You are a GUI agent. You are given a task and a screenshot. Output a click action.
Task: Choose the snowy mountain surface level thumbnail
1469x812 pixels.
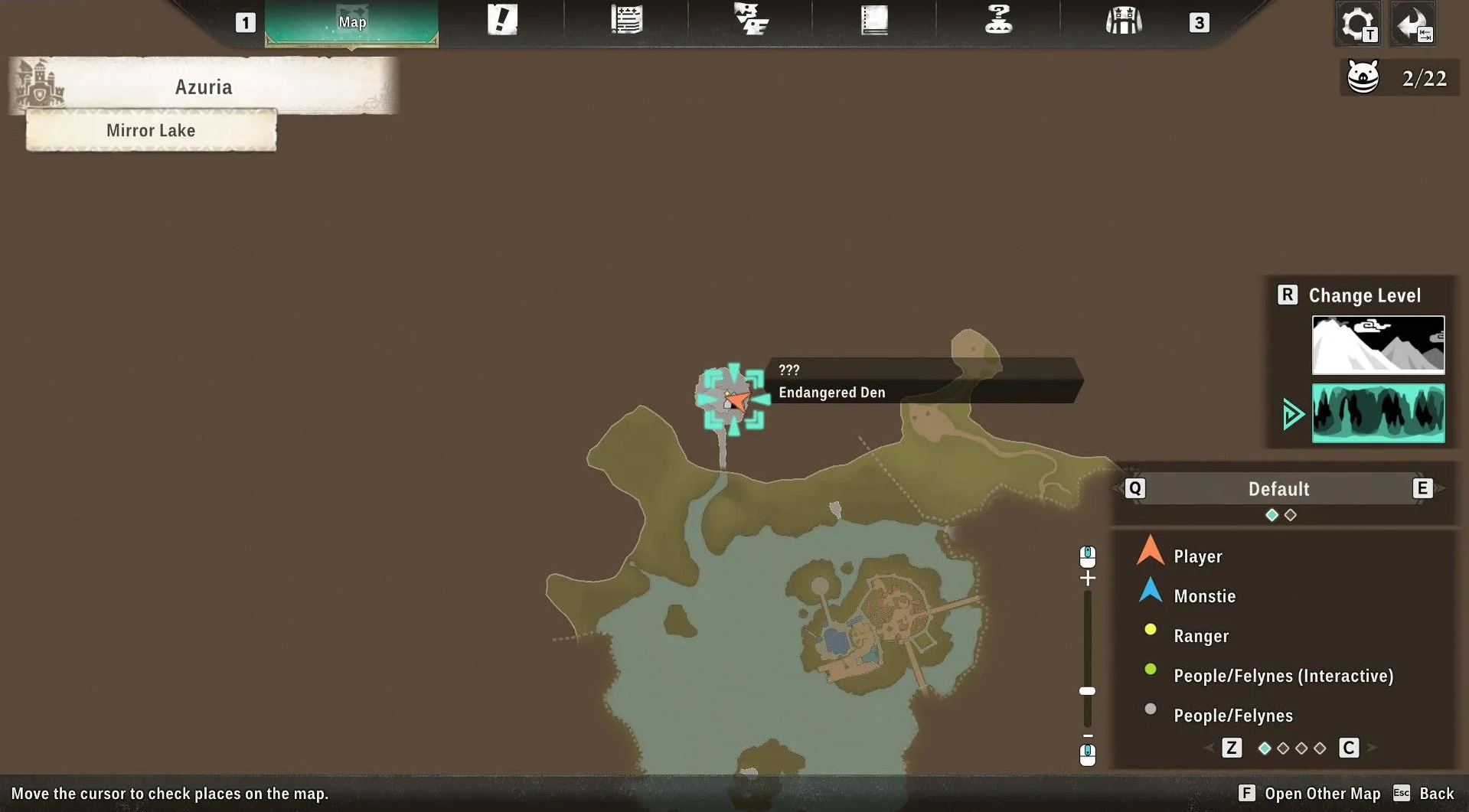tap(1378, 344)
